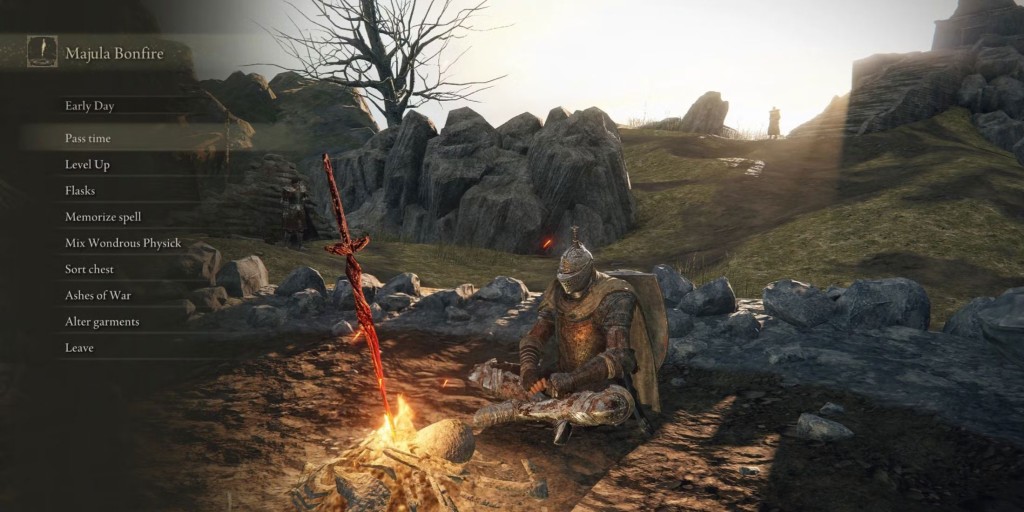
Task: Choose Ashes of War
Action: (98, 295)
